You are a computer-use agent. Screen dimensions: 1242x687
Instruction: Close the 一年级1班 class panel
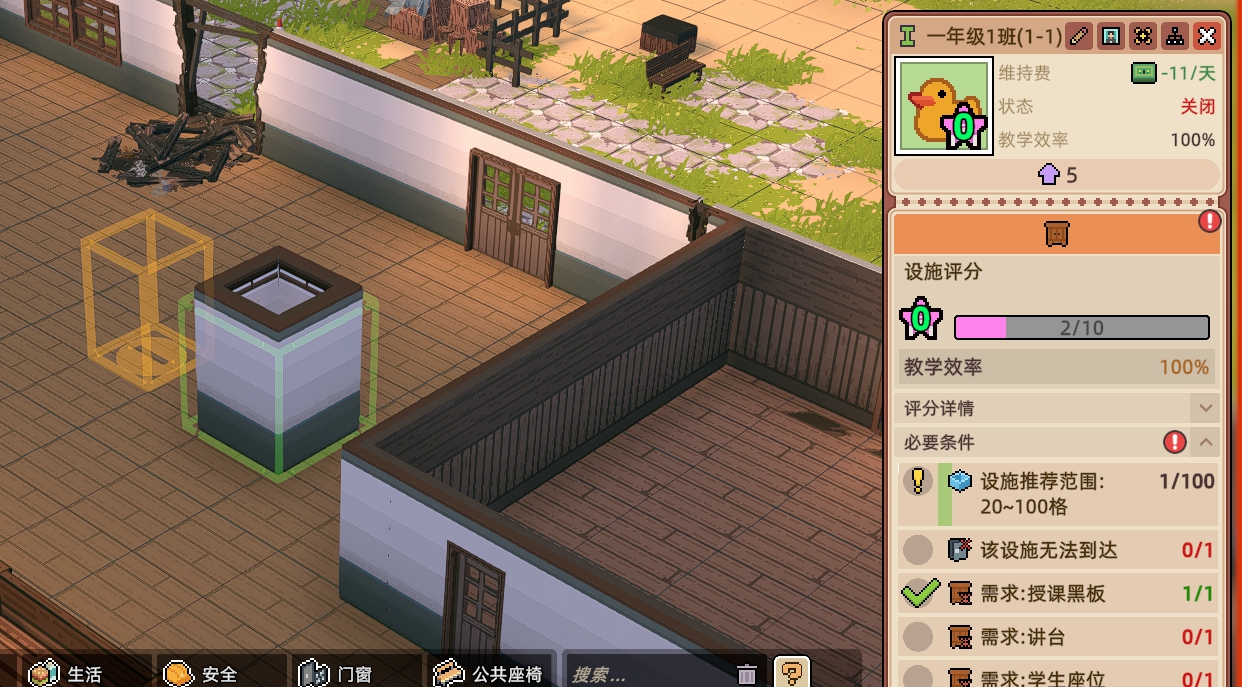(1207, 37)
